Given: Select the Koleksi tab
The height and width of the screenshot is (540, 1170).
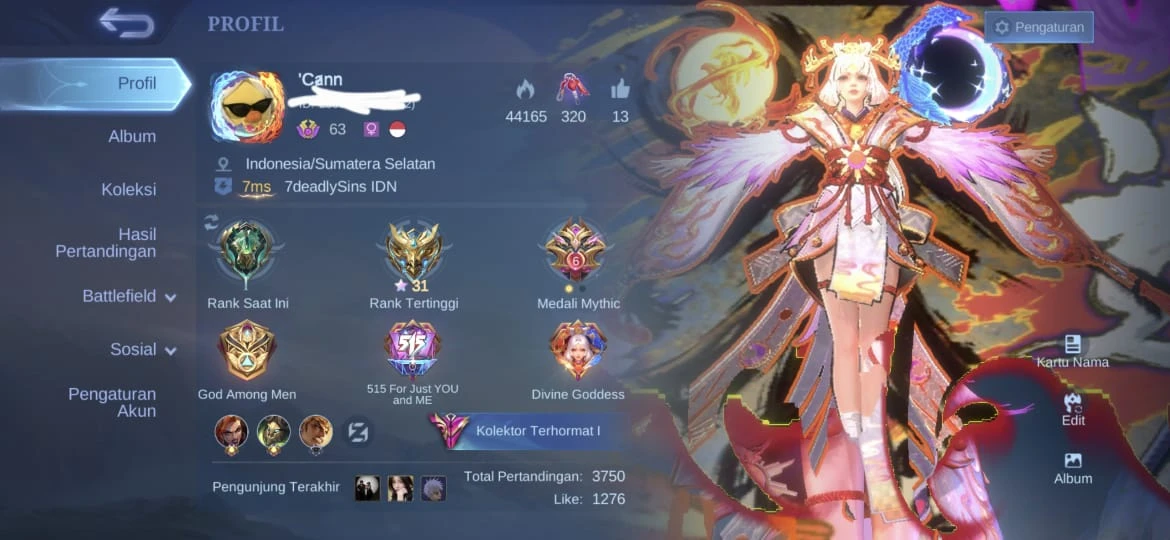Looking at the screenshot, I should (x=128, y=189).
